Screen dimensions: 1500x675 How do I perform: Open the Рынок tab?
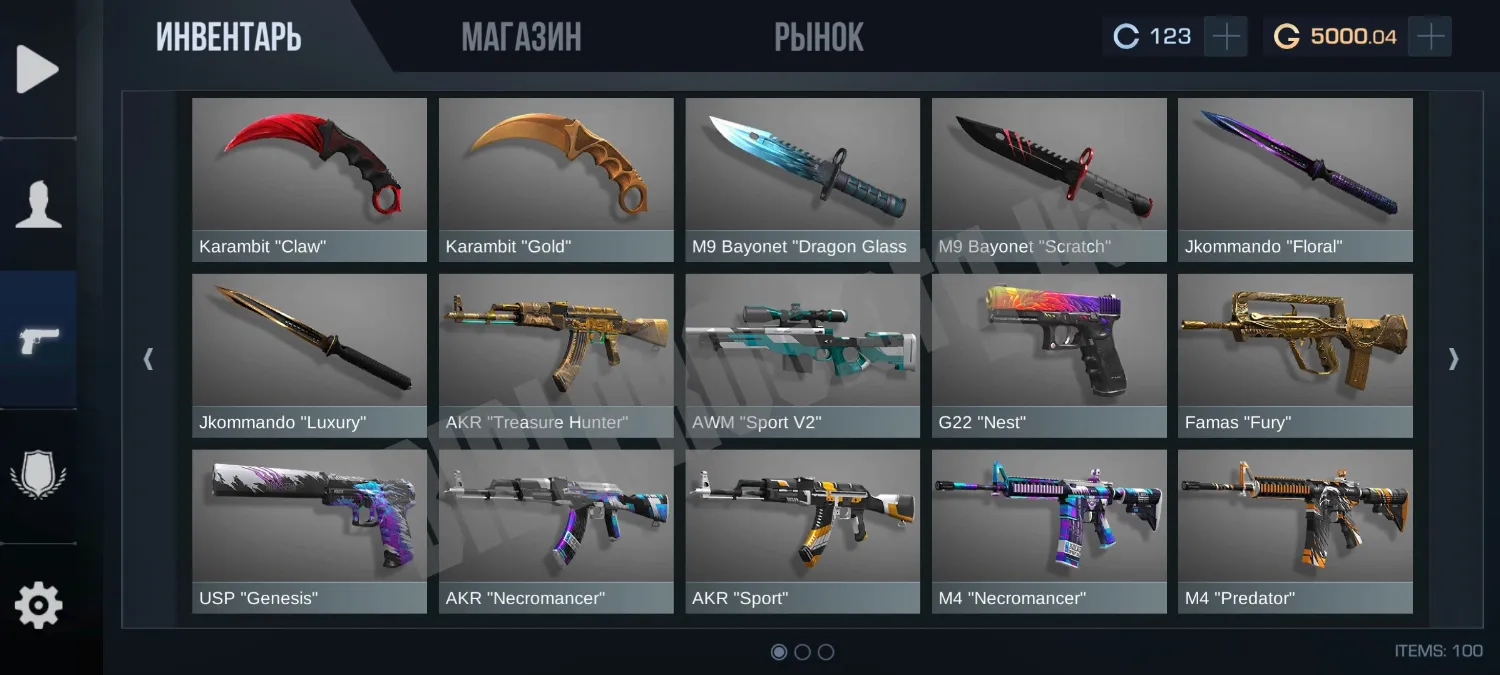(818, 38)
